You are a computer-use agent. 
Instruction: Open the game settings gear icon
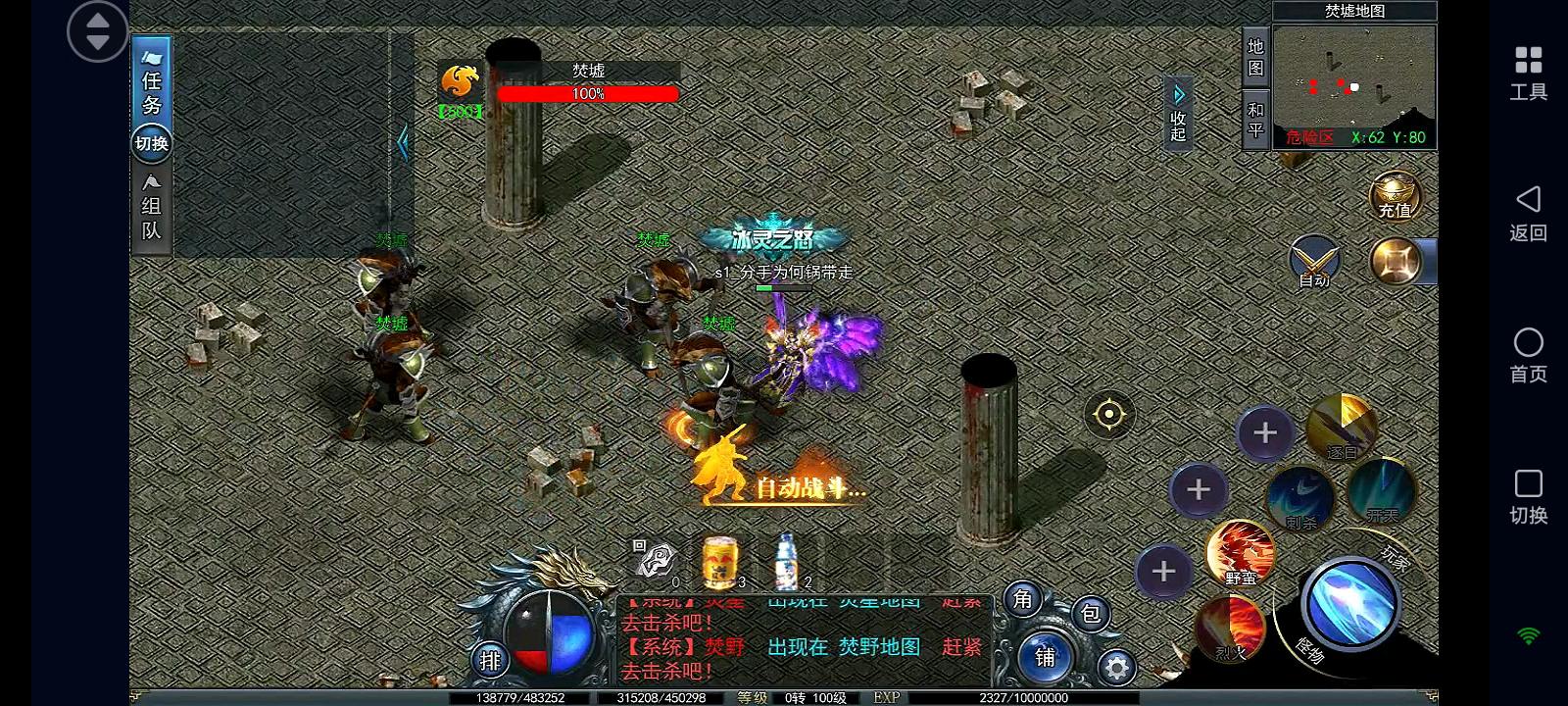(x=1117, y=665)
